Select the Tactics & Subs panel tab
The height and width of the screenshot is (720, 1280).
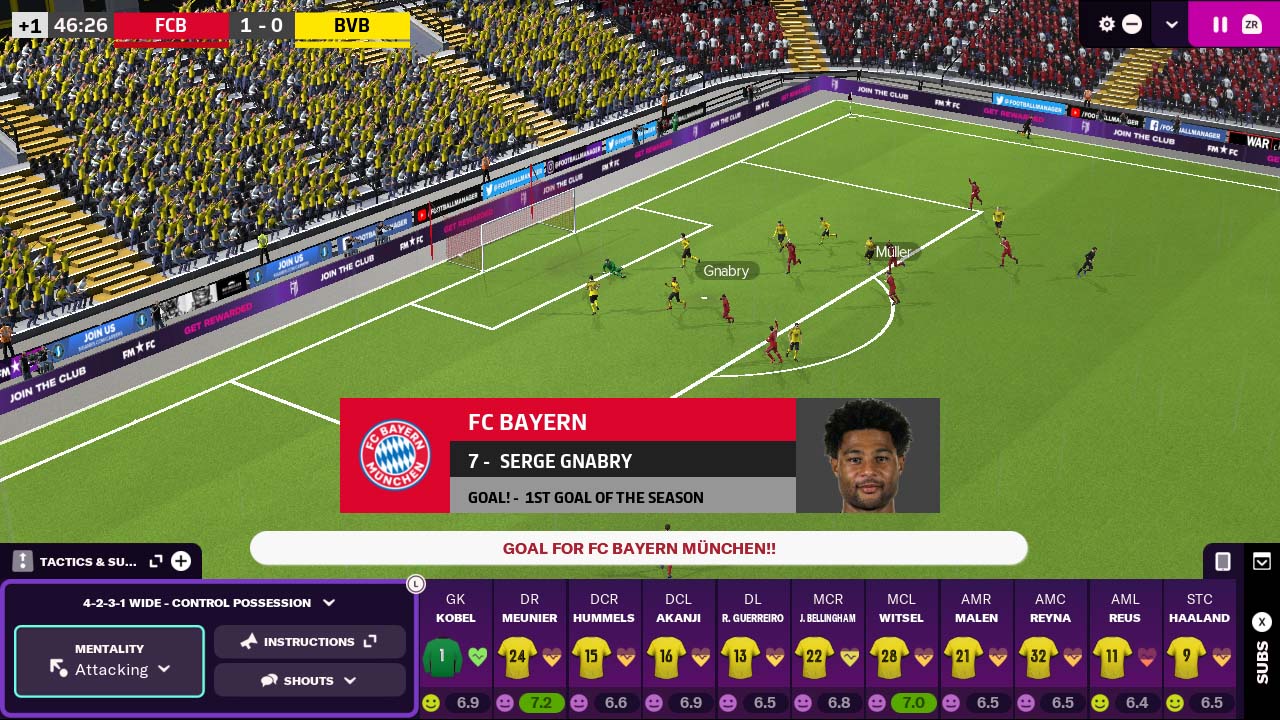[86, 561]
